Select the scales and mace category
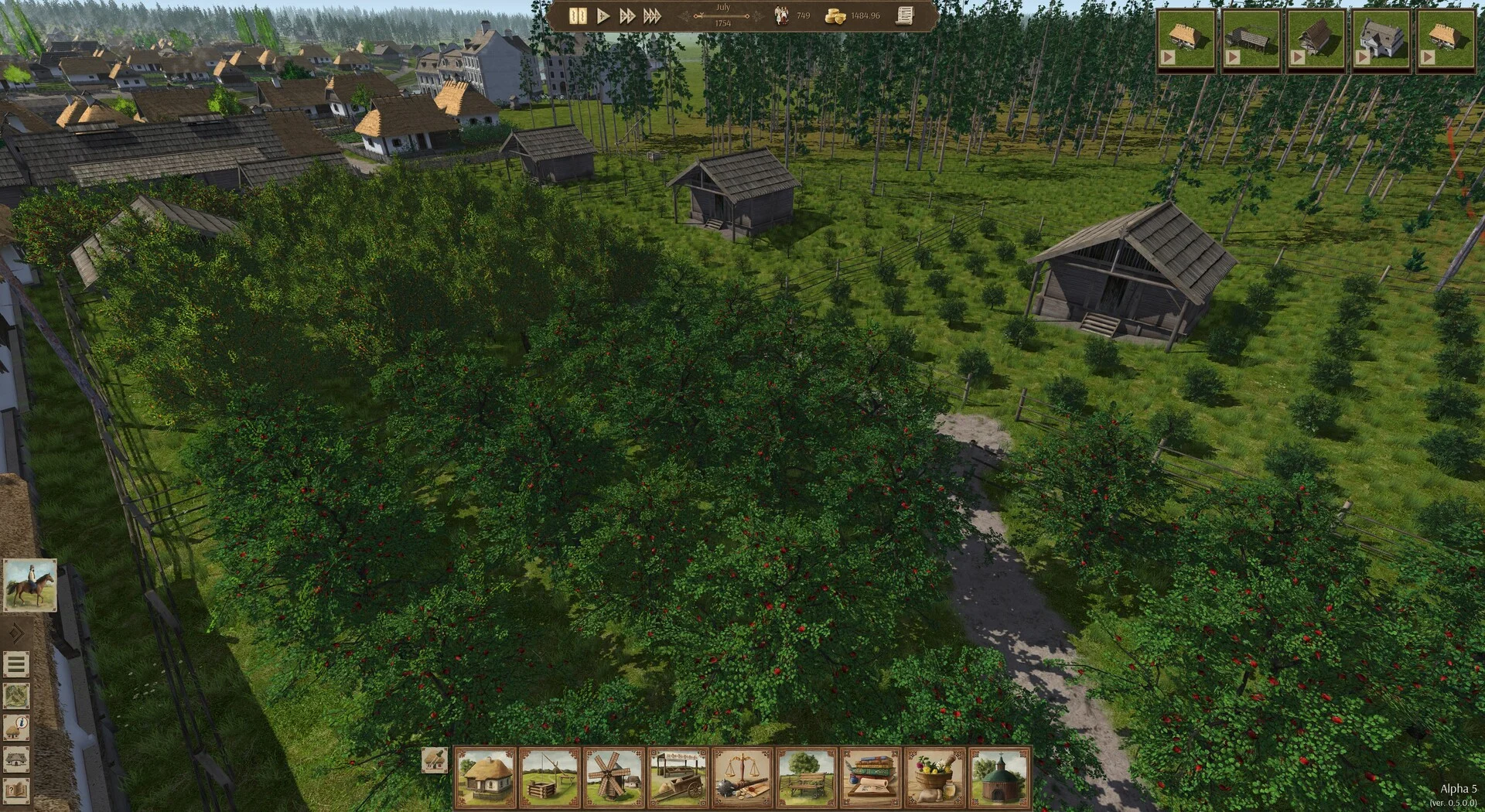 click(742, 777)
